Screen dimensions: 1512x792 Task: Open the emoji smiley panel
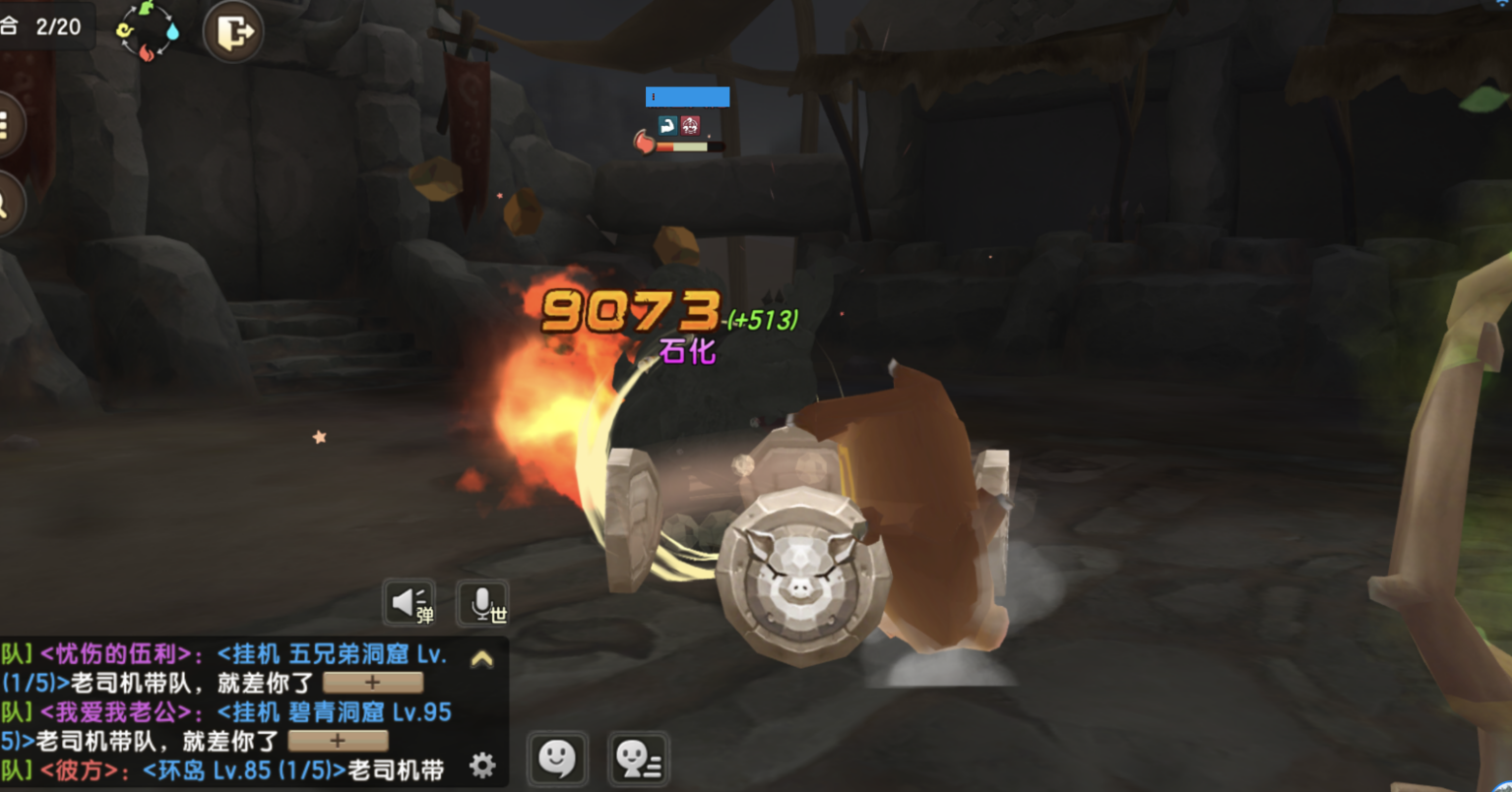pos(557,760)
